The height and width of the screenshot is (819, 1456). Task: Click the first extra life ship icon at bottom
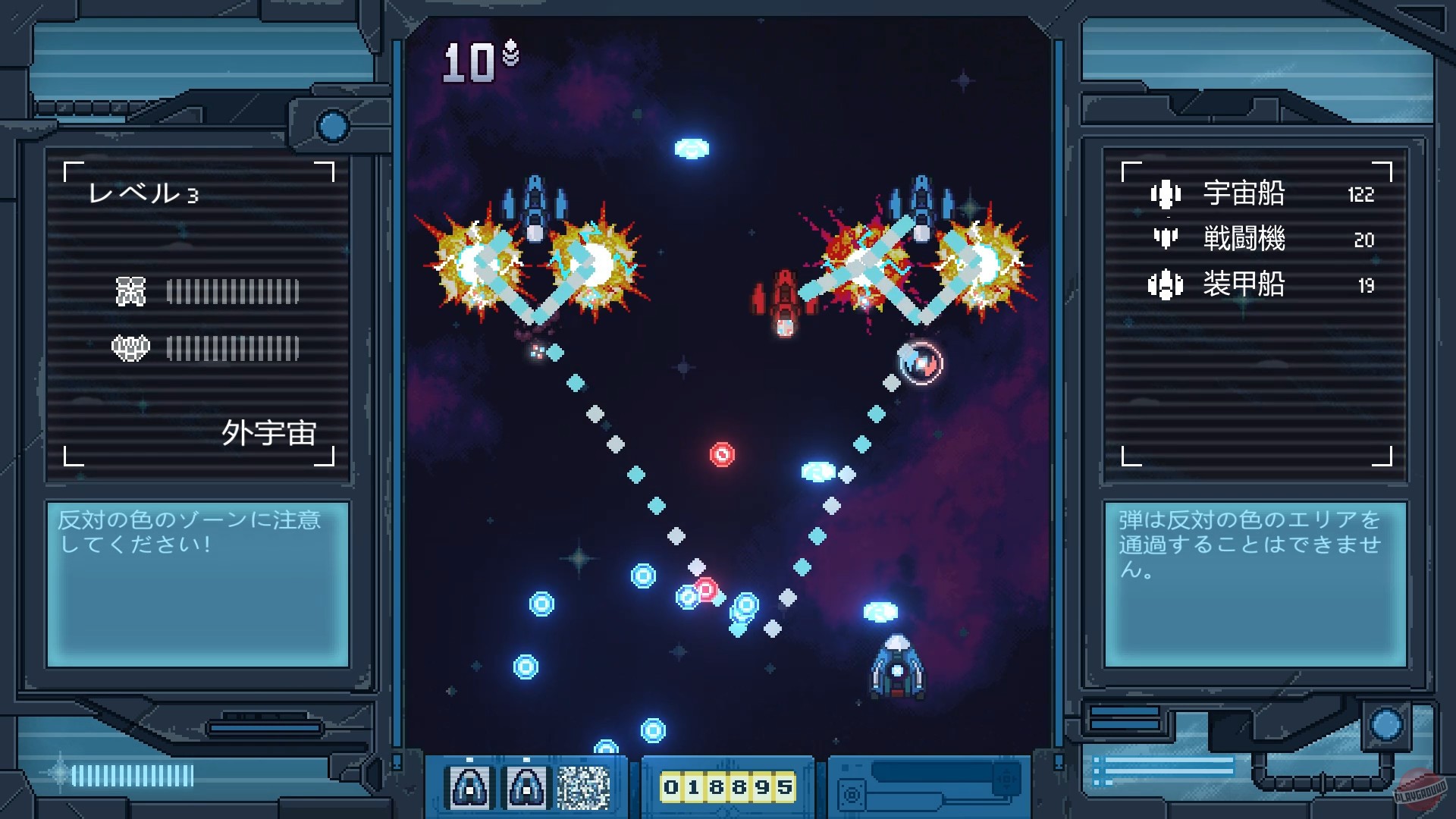coord(471,786)
